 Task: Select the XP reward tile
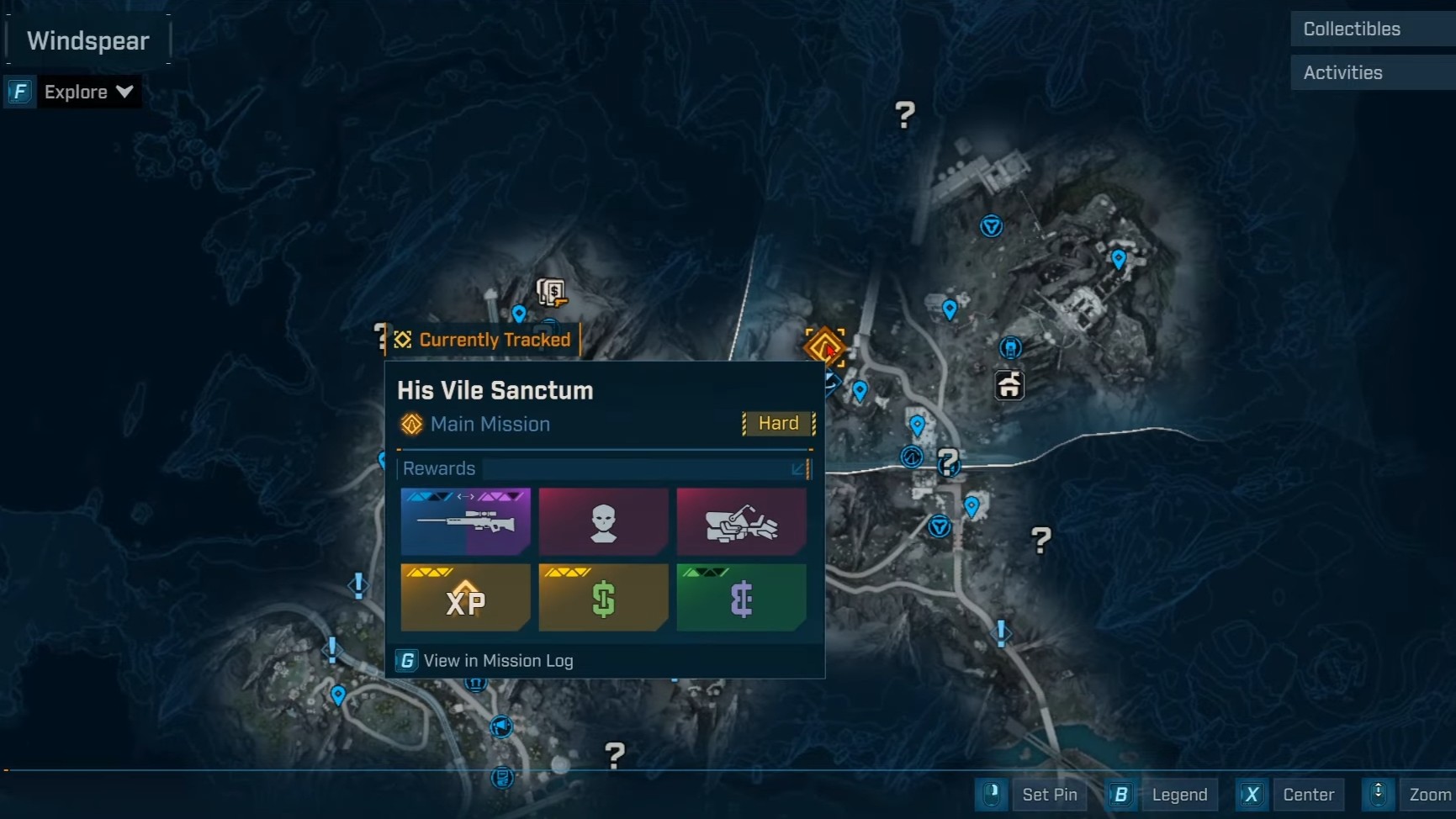(465, 598)
